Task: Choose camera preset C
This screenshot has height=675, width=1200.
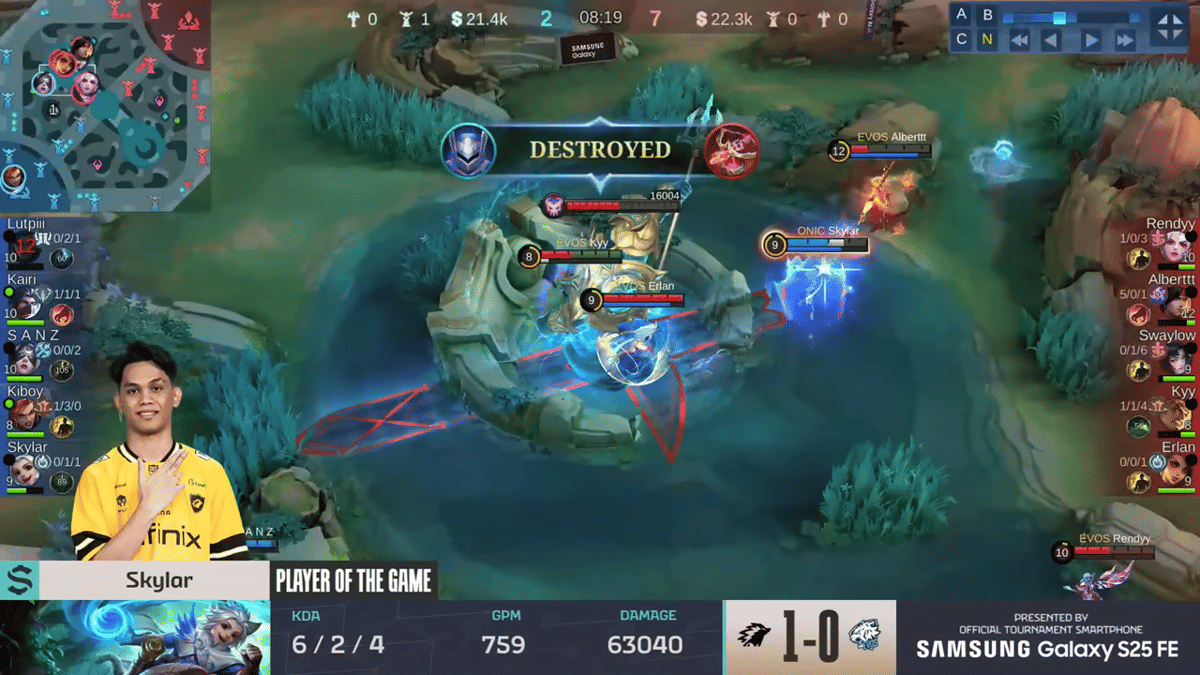Action: click(x=962, y=40)
